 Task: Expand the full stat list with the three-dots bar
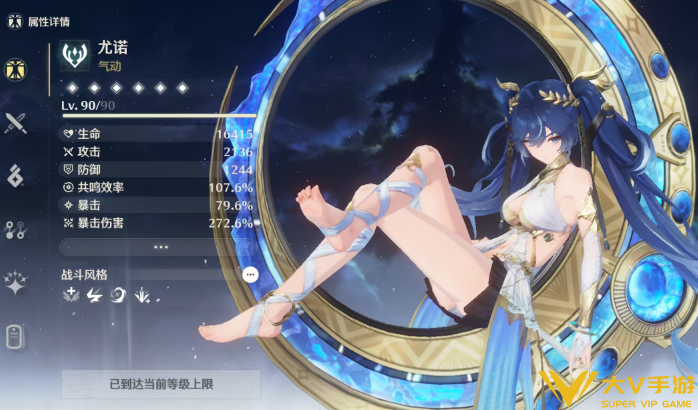[x=160, y=246]
